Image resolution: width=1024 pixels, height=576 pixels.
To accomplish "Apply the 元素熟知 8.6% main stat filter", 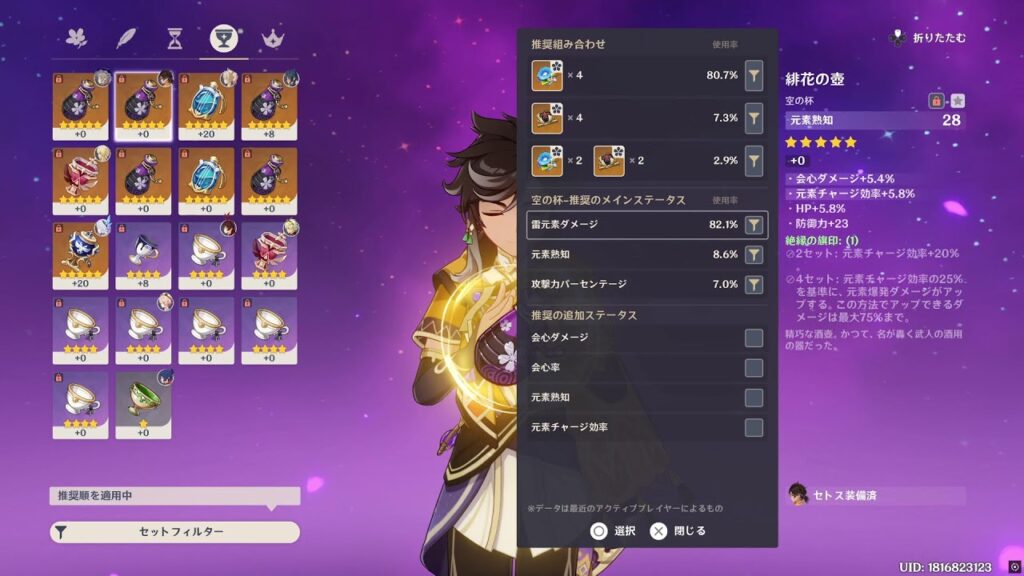I will click(x=754, y=255).
